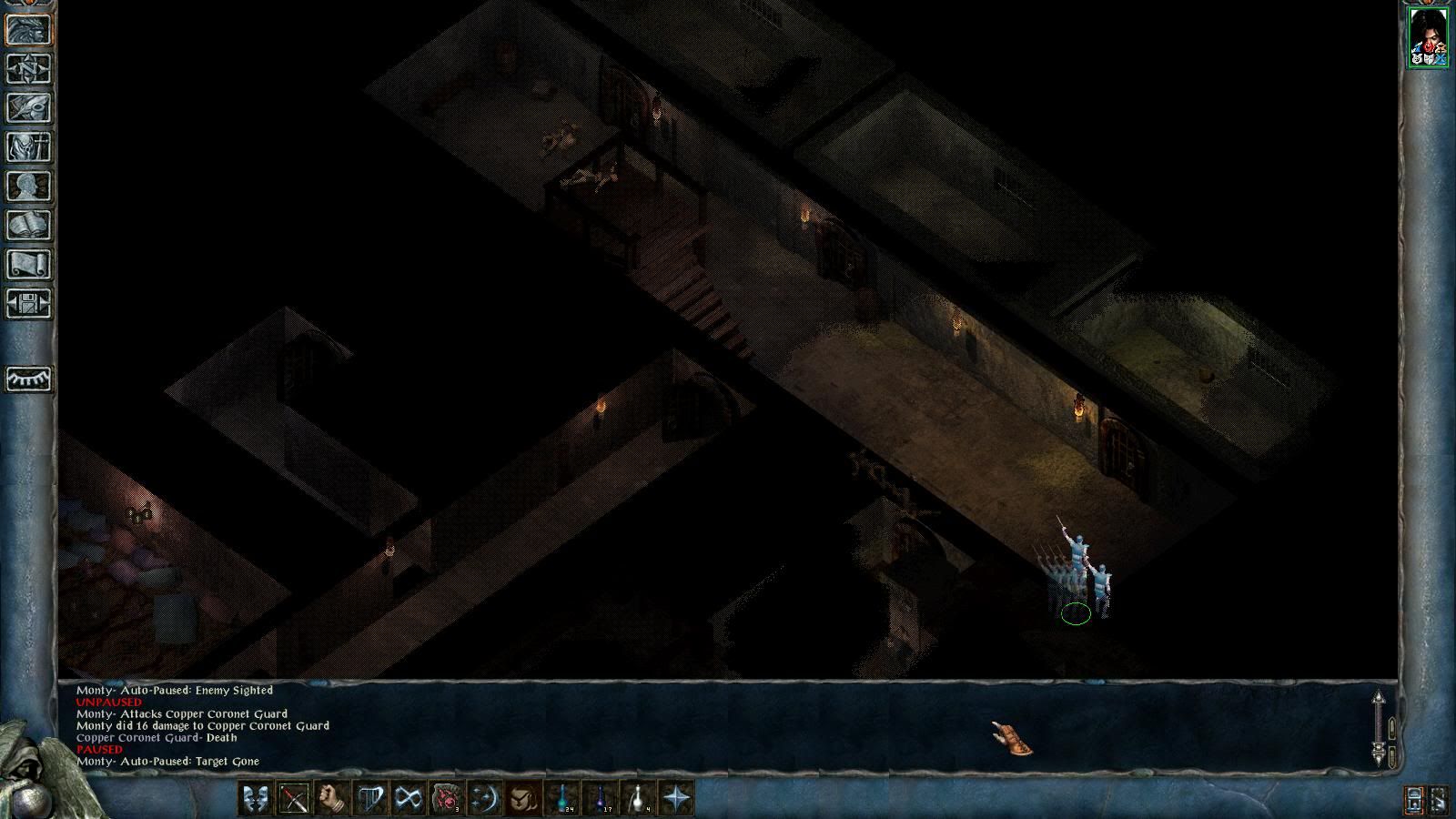Open the character record bust button
Screen dimensions: 1456x819
pyautogui.click(x=29, y=186)
